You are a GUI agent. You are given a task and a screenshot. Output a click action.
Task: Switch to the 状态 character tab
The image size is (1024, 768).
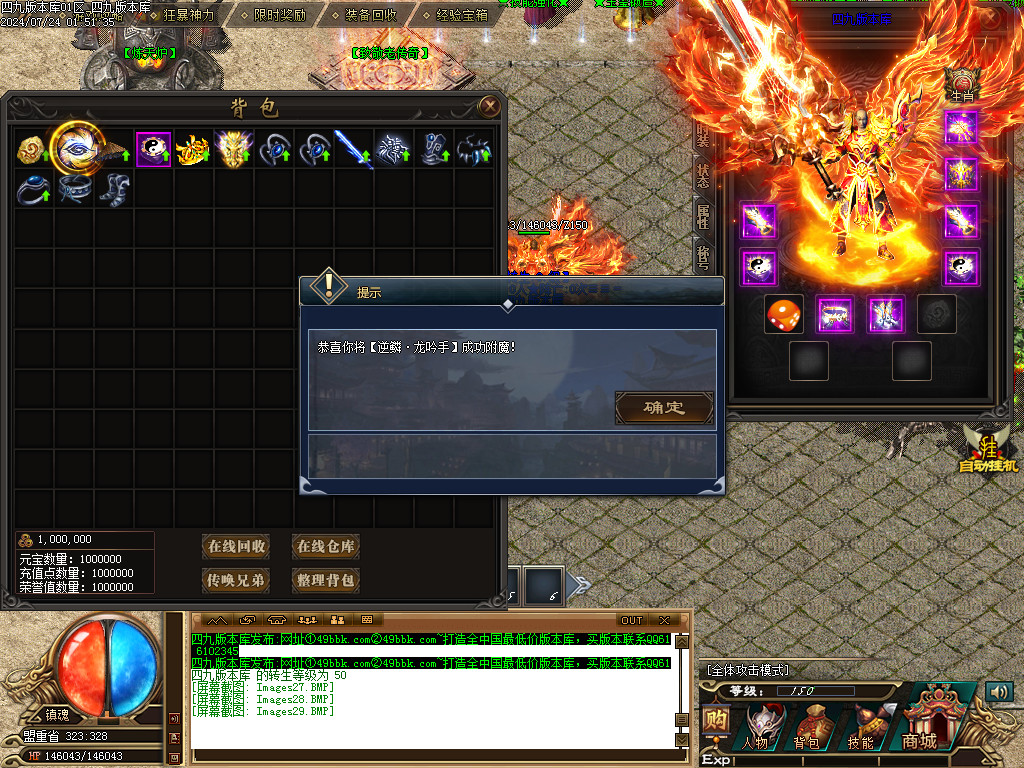point(704,176)
